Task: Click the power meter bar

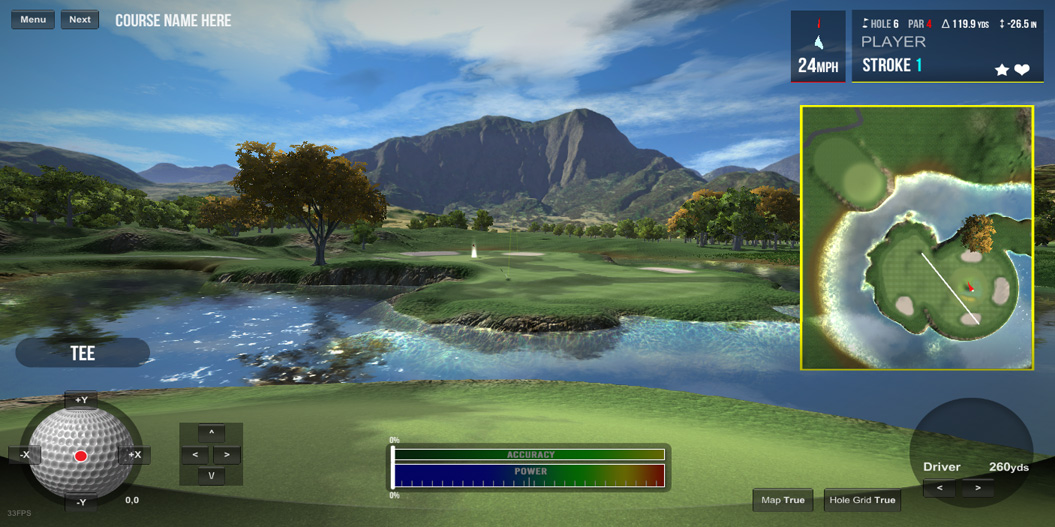Action: (529, 476)
